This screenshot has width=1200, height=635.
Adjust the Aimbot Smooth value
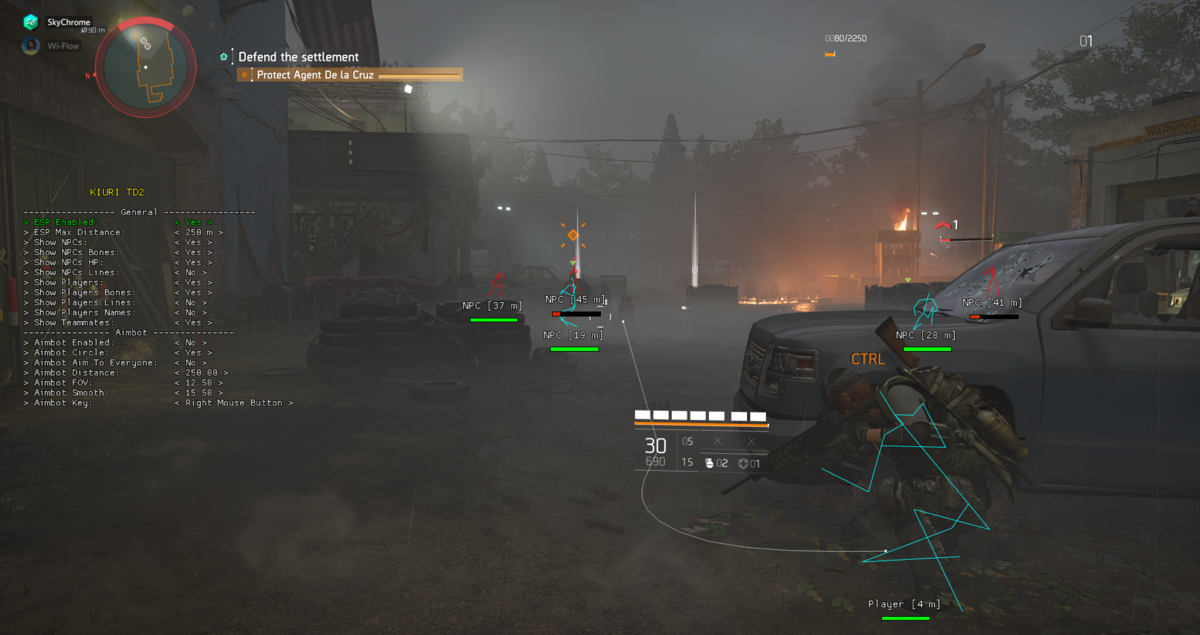pyautogui.click(x=198, y=392)
